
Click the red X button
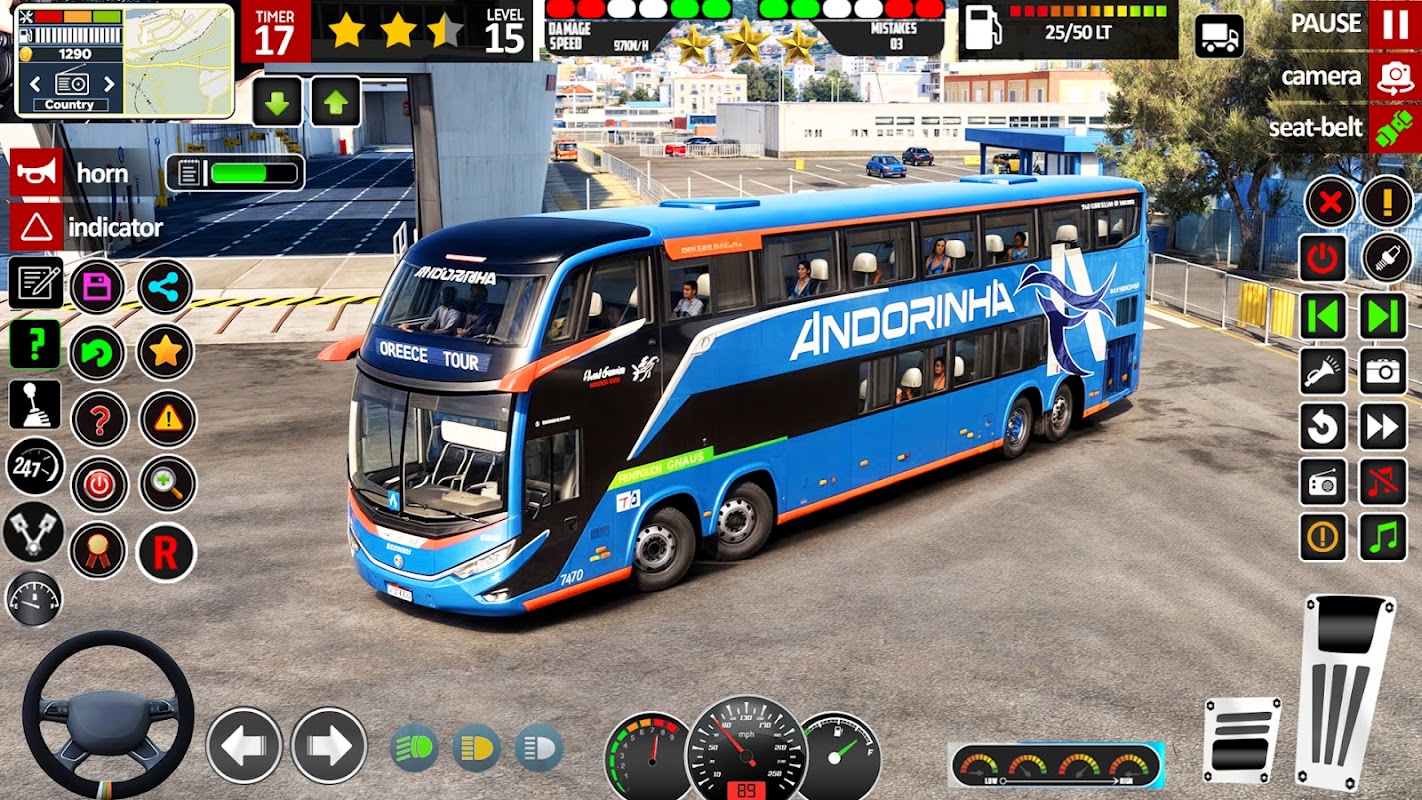[x=1329, y=203]
